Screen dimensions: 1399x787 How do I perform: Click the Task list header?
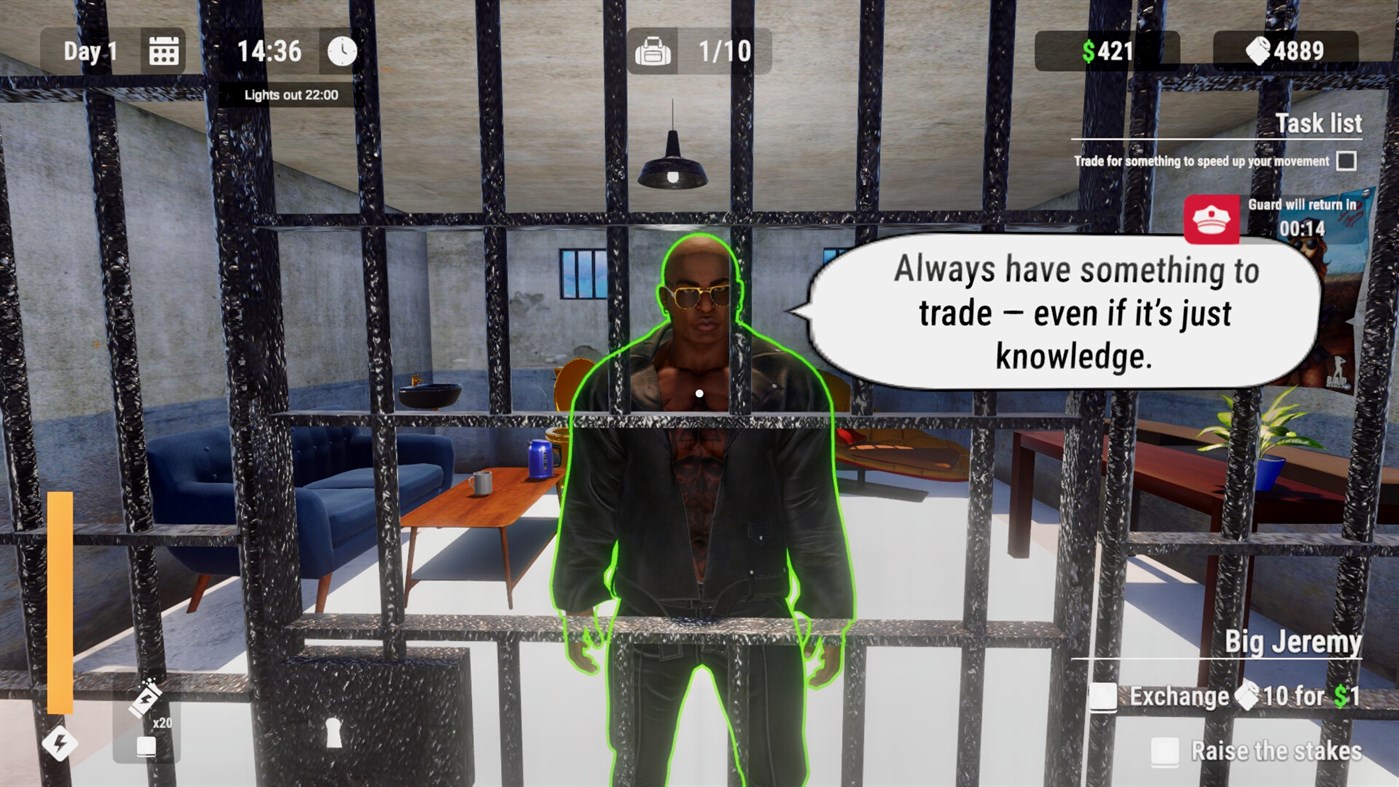pyautogui.click(x=1318, y=123)
